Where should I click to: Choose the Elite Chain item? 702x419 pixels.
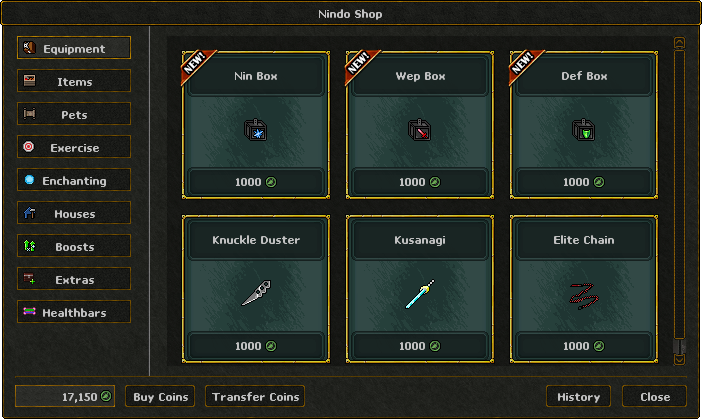[583, 289]
